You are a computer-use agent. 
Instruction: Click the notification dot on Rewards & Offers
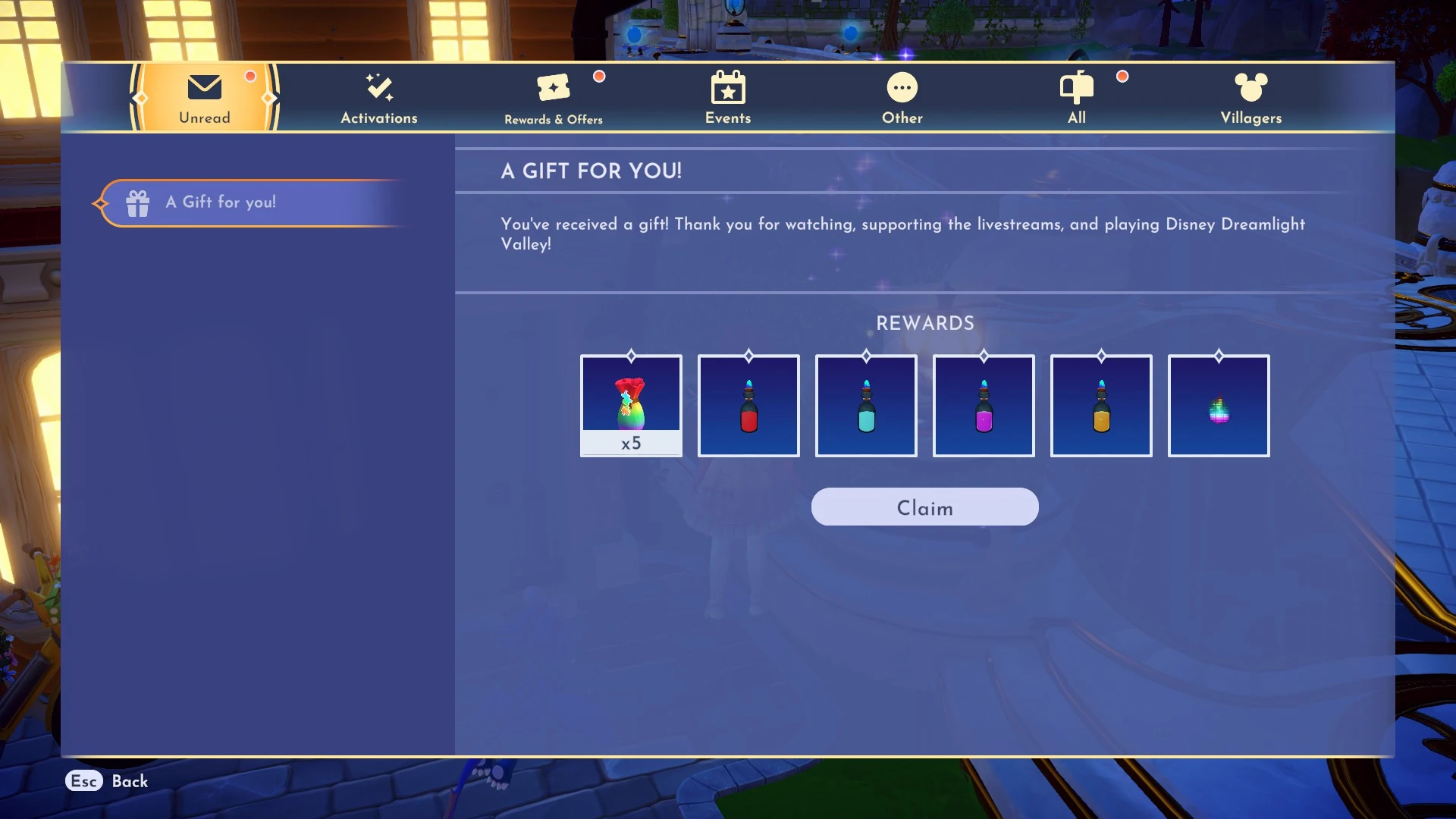tap(599, 77)
